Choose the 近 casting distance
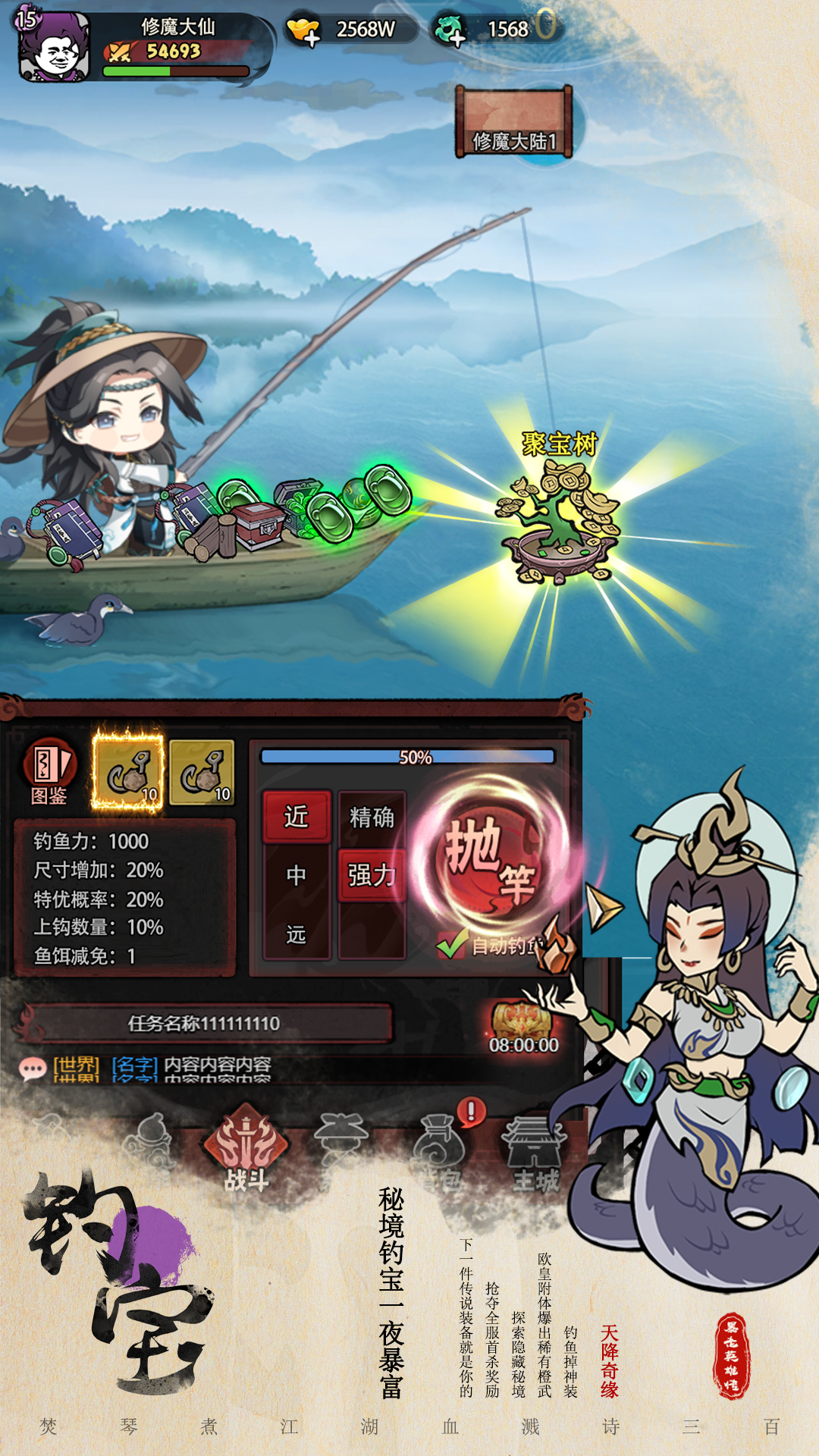The image size is (819, 1456). click(x=297, y=817)
